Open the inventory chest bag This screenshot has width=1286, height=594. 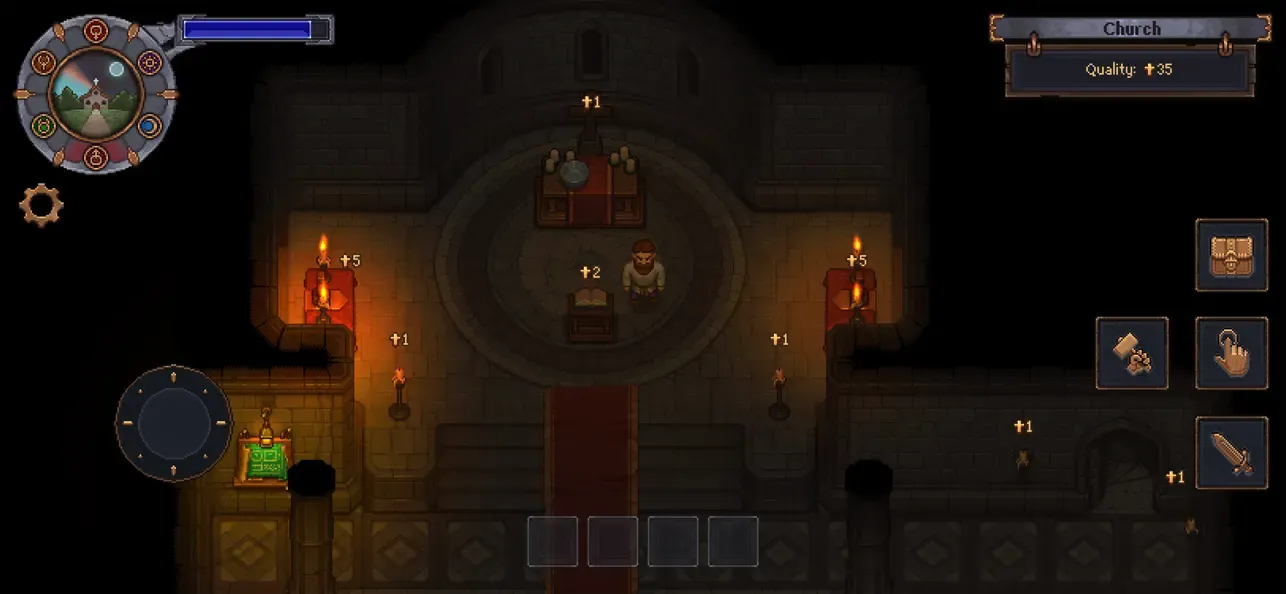1231,254
